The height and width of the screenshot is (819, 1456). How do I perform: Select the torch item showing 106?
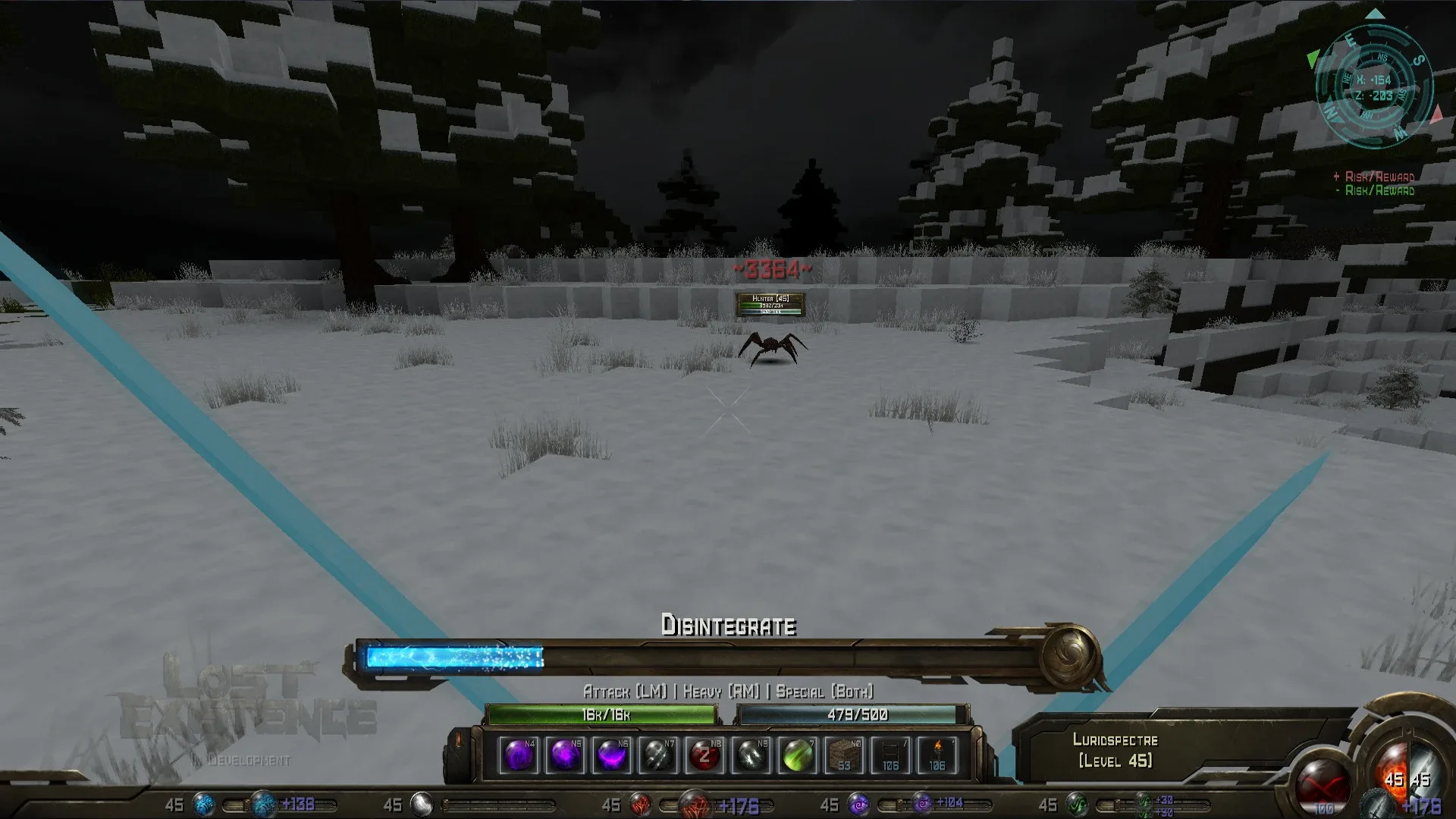[x=936, y=755]
